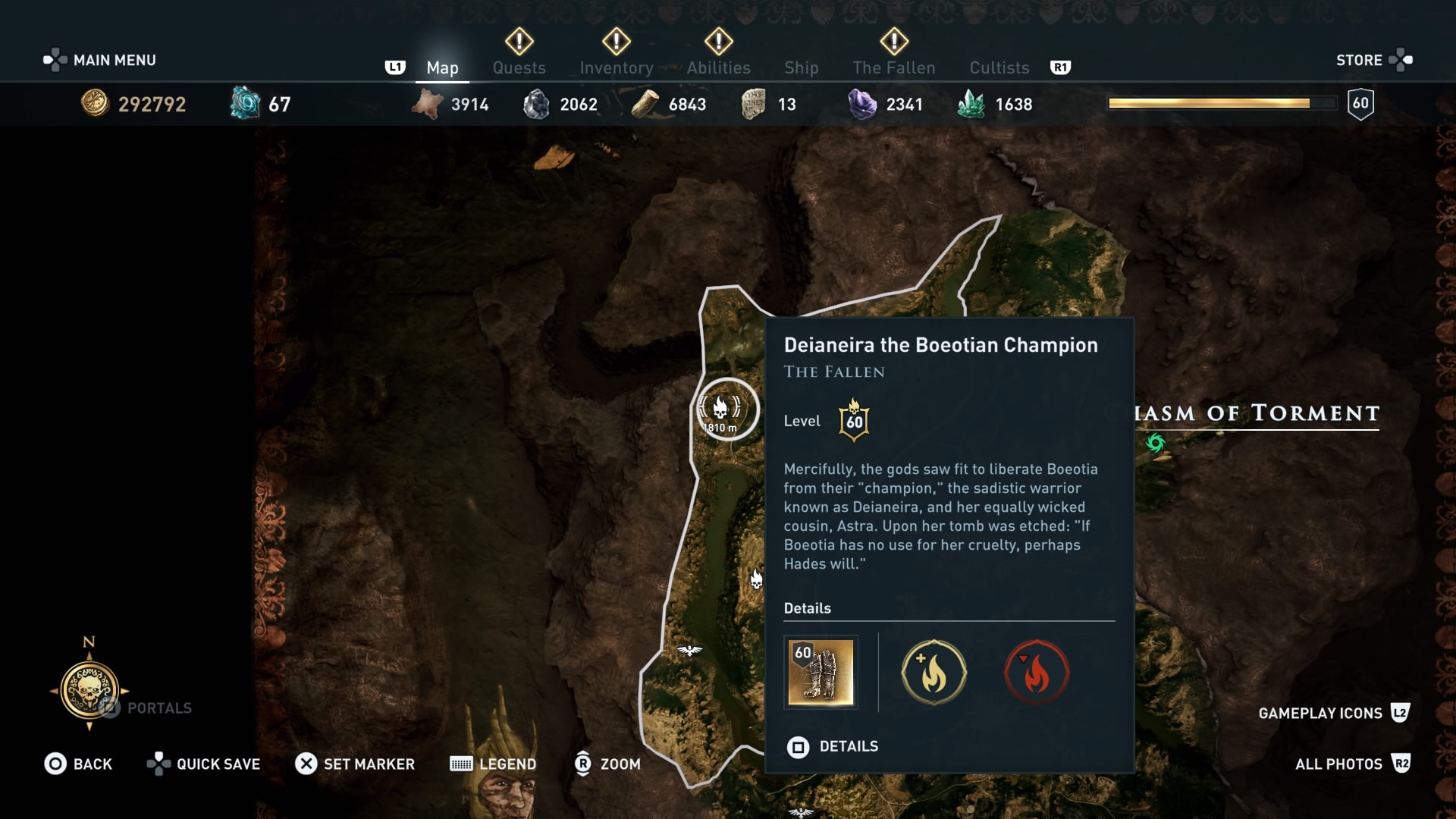Click the fire damage buff icon in Details

[934, 673]
